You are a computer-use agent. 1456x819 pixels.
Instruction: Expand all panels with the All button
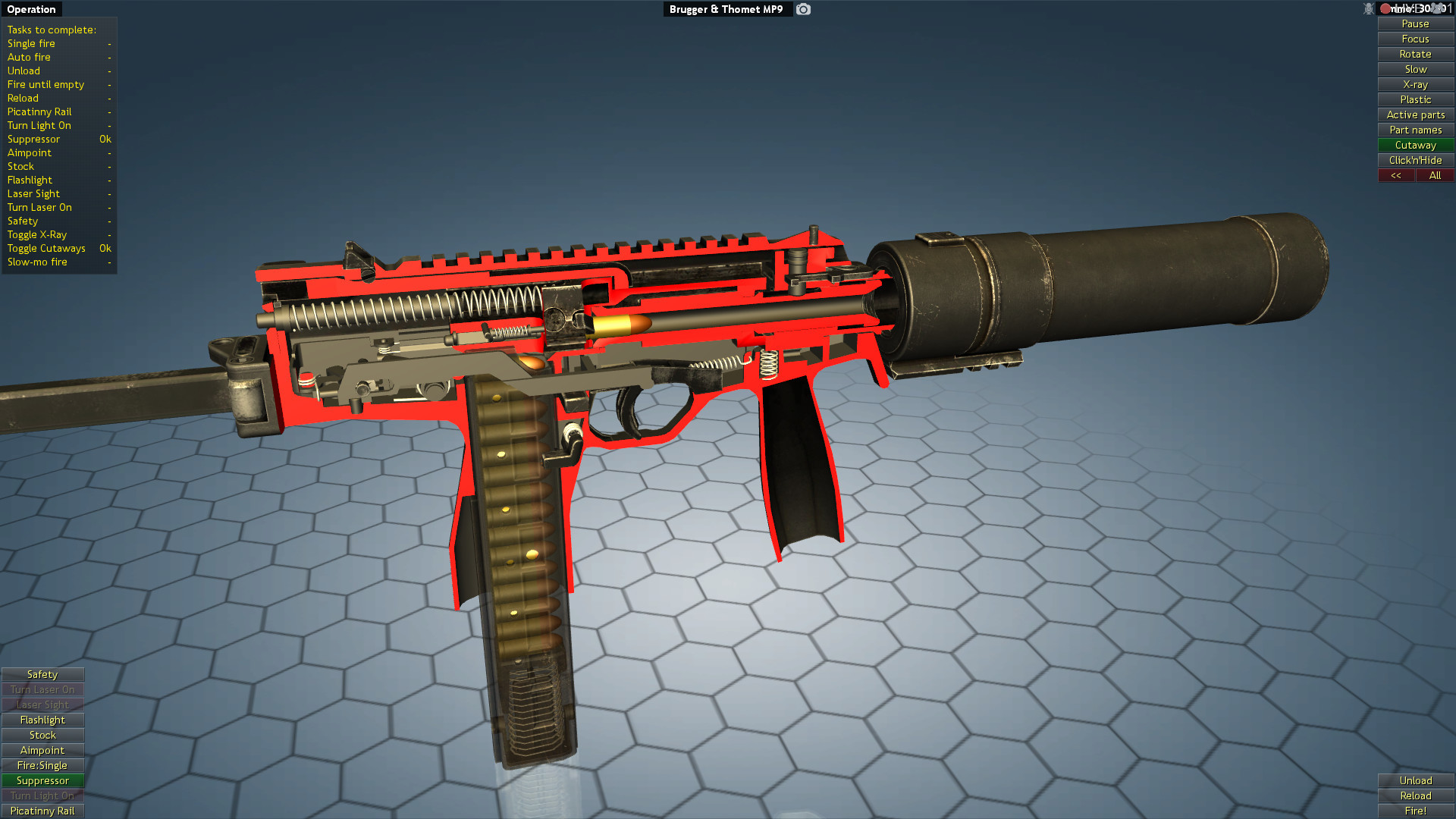pos(1435,175)
